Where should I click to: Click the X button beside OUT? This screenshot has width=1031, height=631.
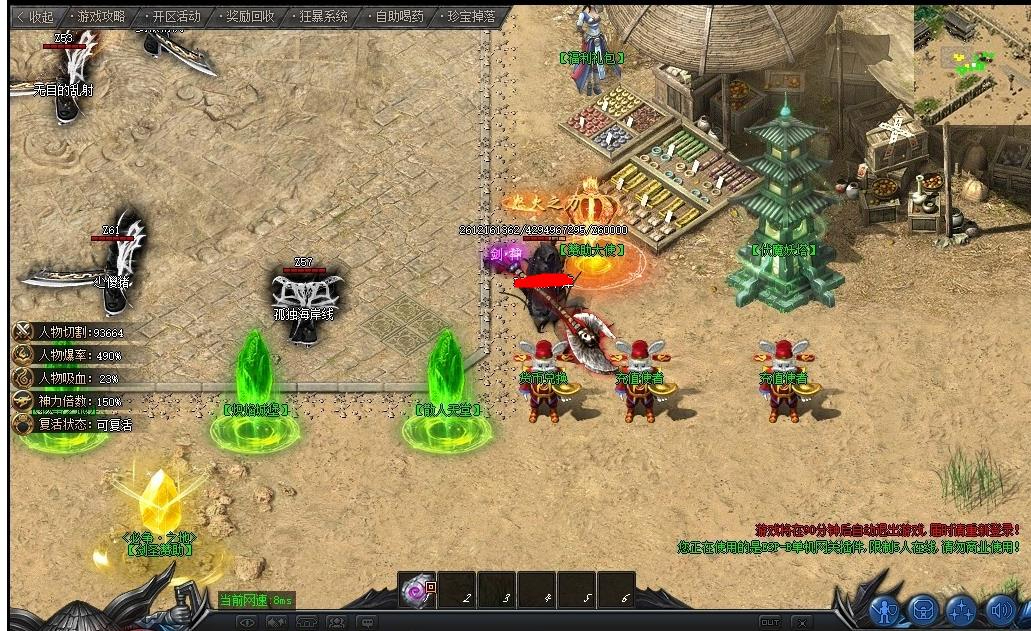coord(801,622)
